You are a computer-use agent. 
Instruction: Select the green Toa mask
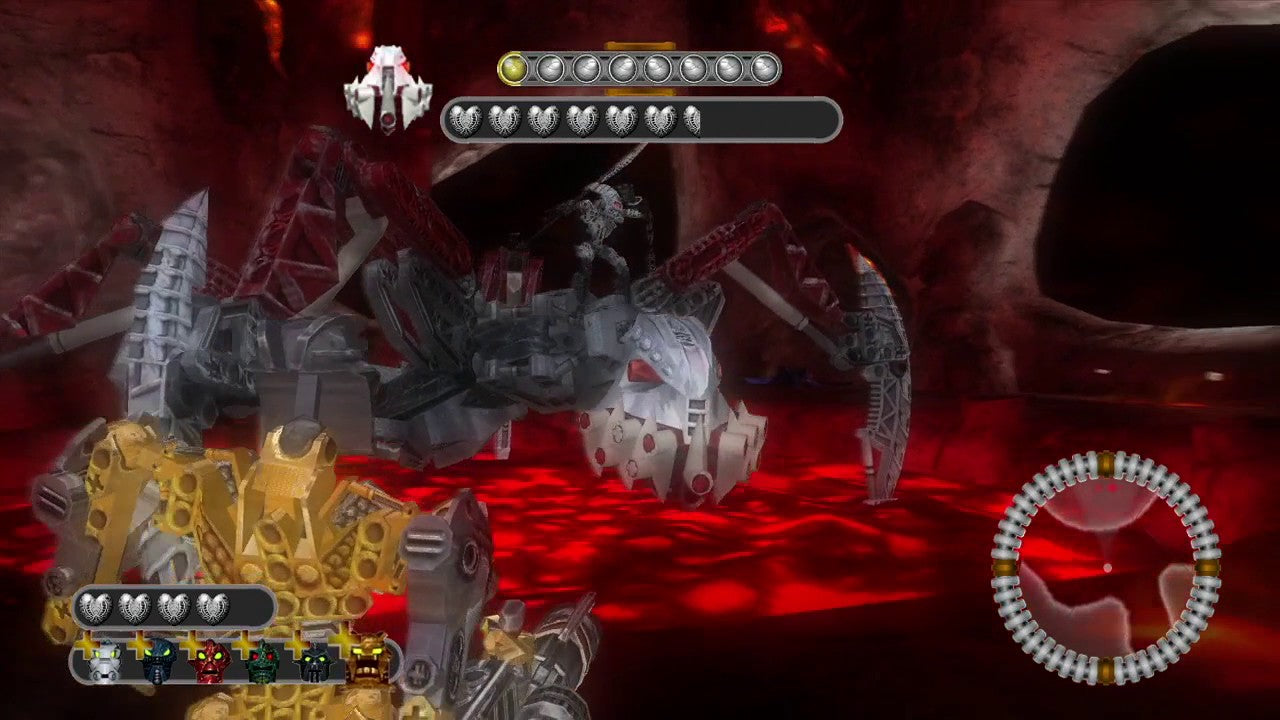pyautogui.click(x=263, y=661)
